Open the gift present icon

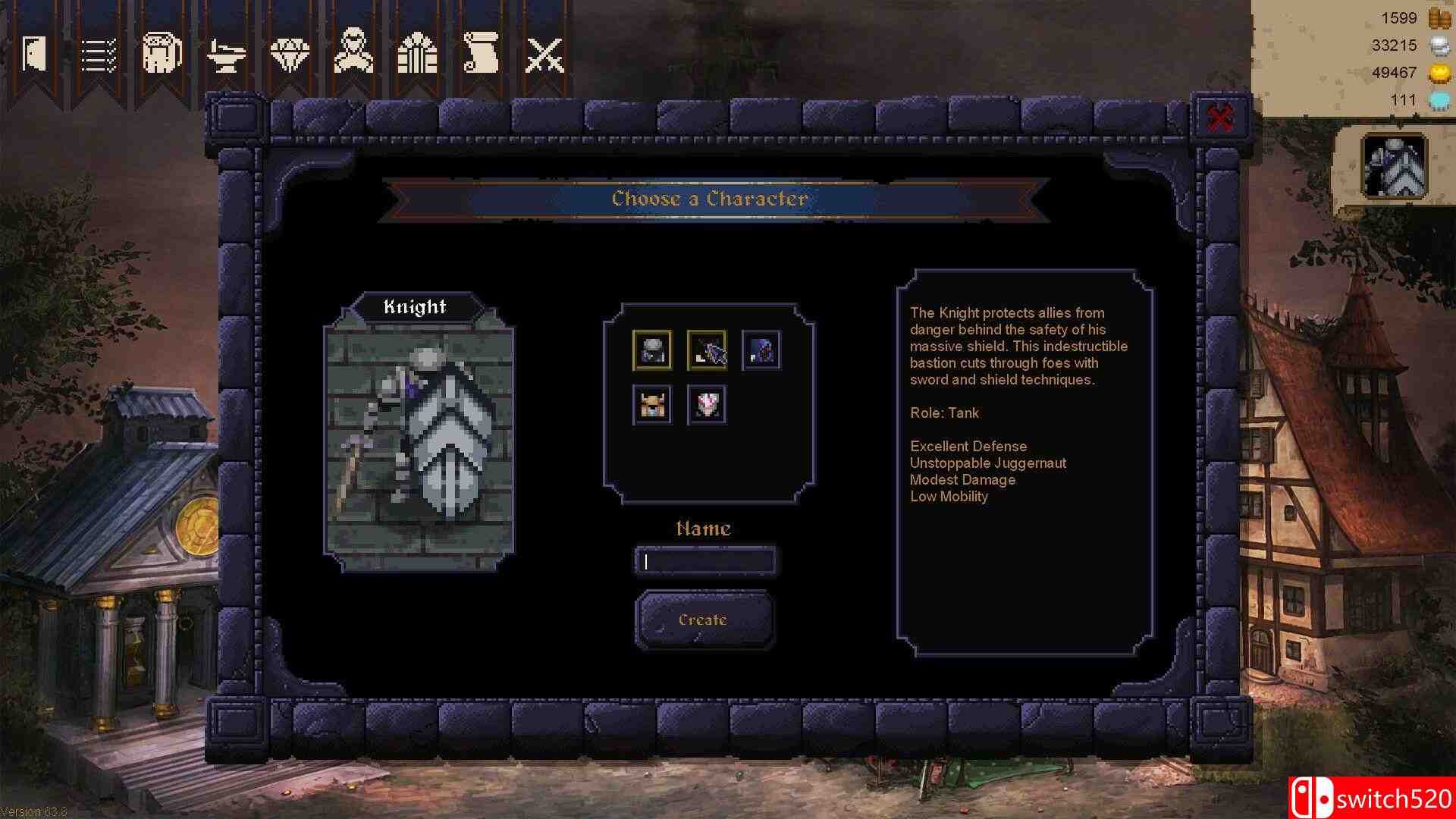tap(417, 52)
